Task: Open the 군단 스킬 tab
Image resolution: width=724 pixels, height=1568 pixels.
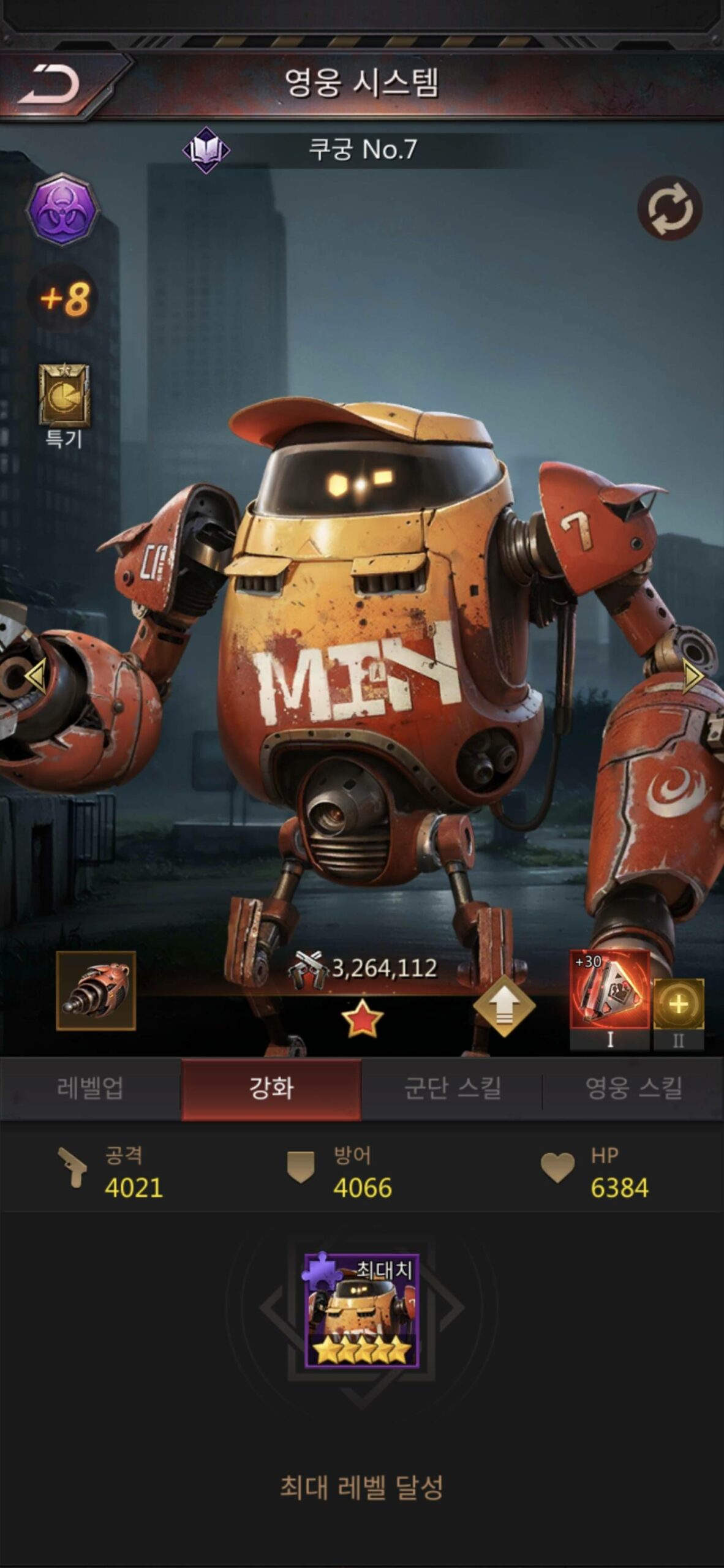Action: coord(452,1088)
